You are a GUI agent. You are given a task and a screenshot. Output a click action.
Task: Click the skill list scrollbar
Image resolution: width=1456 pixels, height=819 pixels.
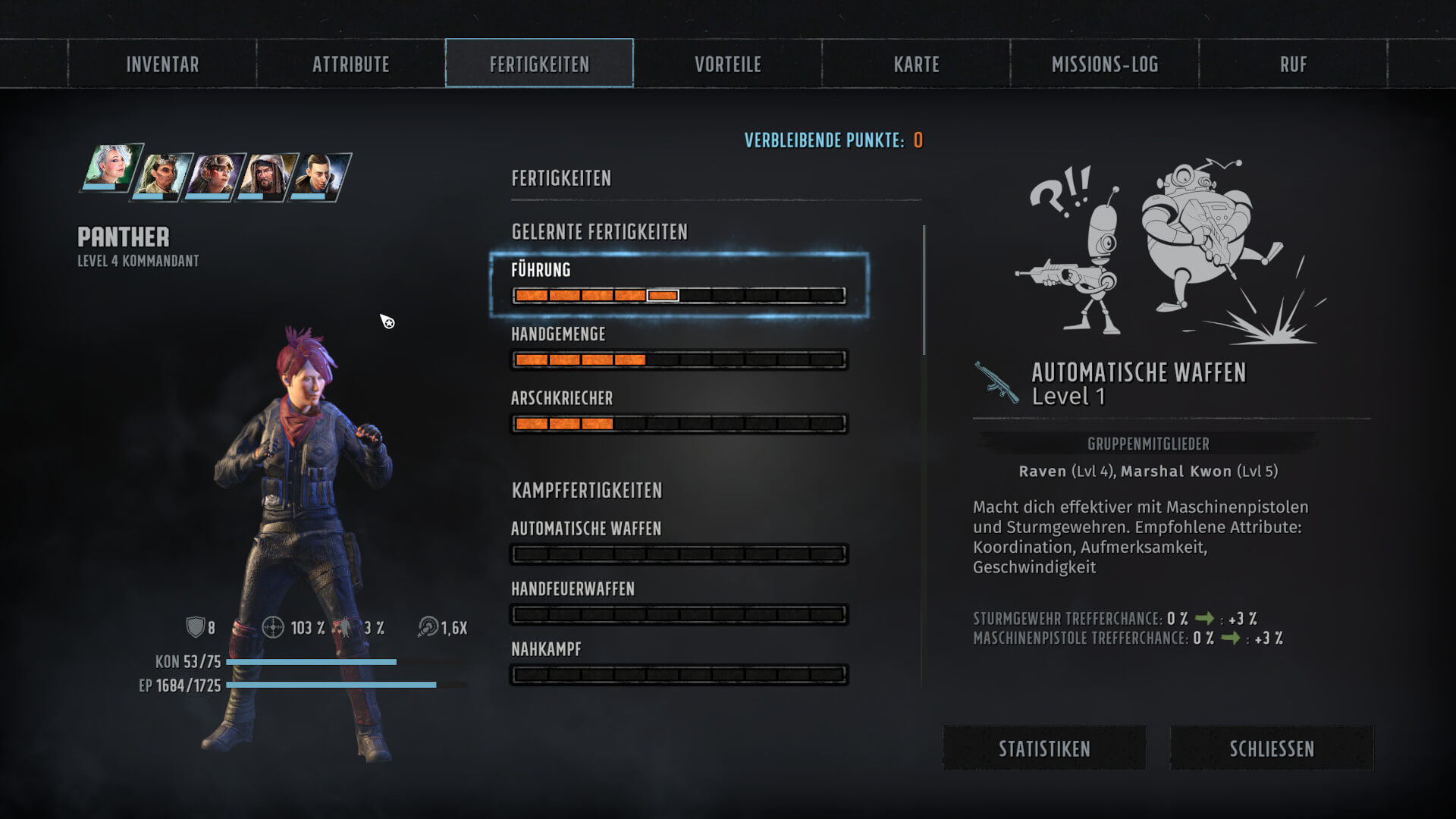pos(924,290)
